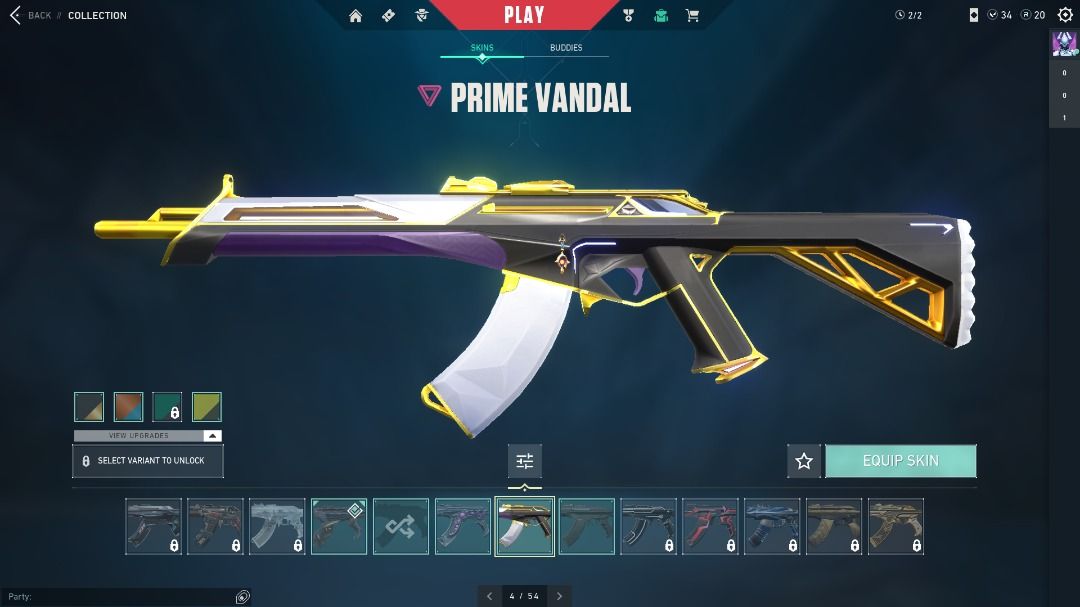Viewport: 1080px width, 607px height.
Task: Choose the olive yellow color variant
Action: (207, 407)
